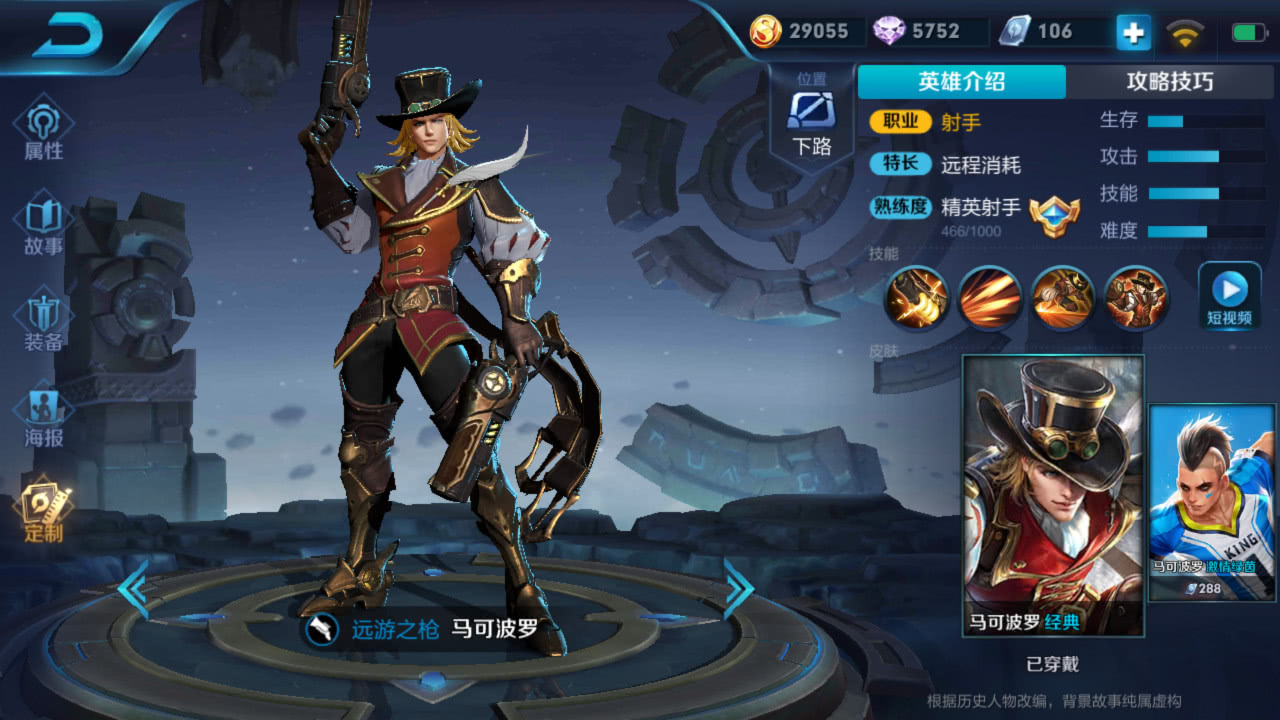Play the 短视频 short video

(1229, 296)
